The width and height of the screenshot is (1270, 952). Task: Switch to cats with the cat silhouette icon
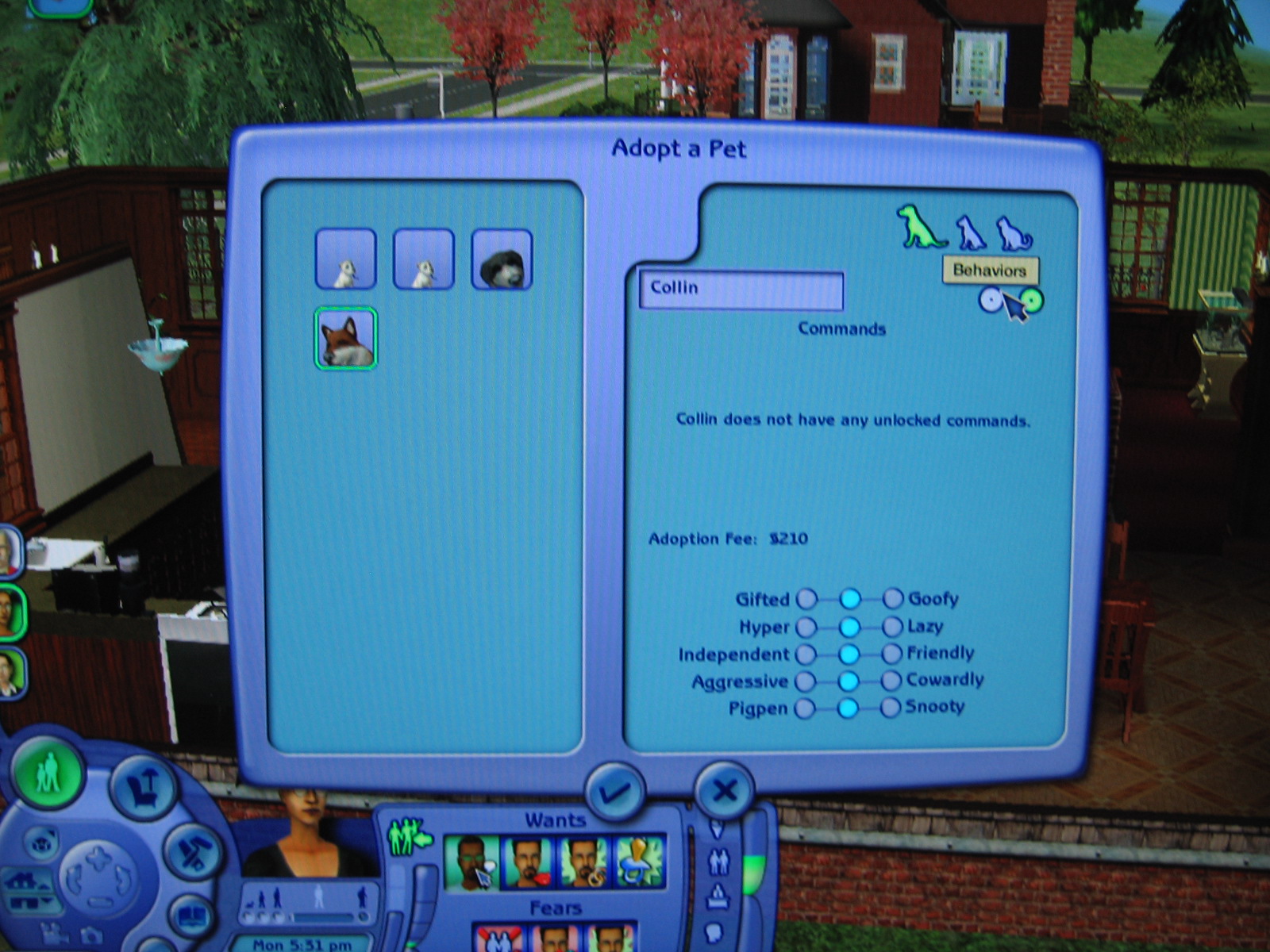pyautogui.click(x=1014, y=234)
